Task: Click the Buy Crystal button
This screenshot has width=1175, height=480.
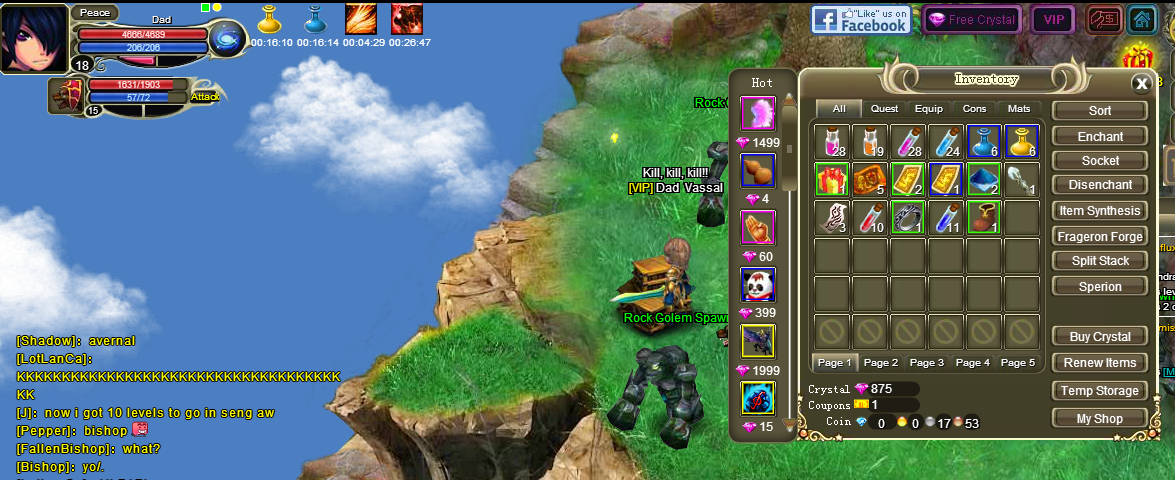Action: click(x=1099, y=337)
